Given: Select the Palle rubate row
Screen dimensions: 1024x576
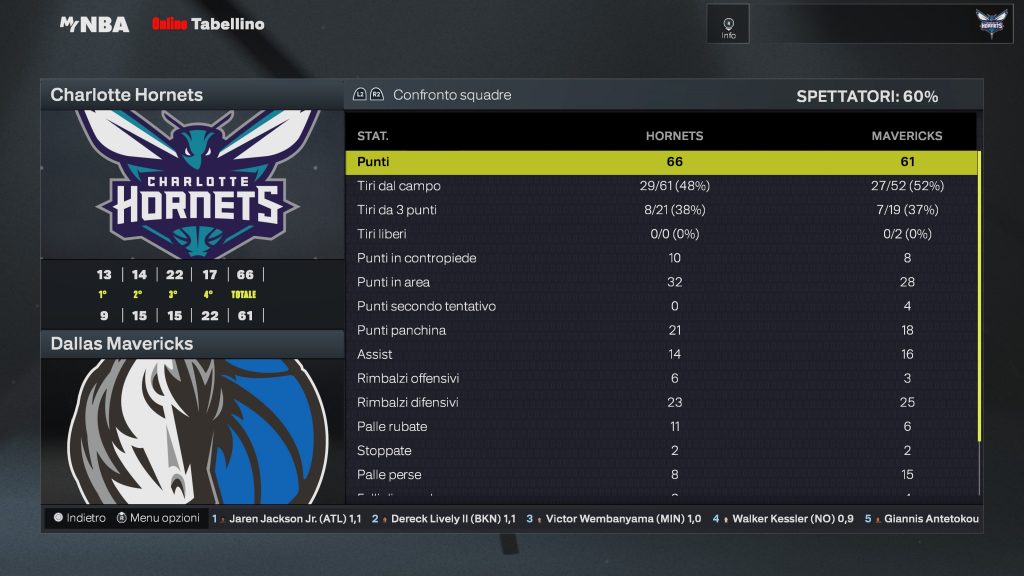Looking at the screenshot, I should point(660,426).
